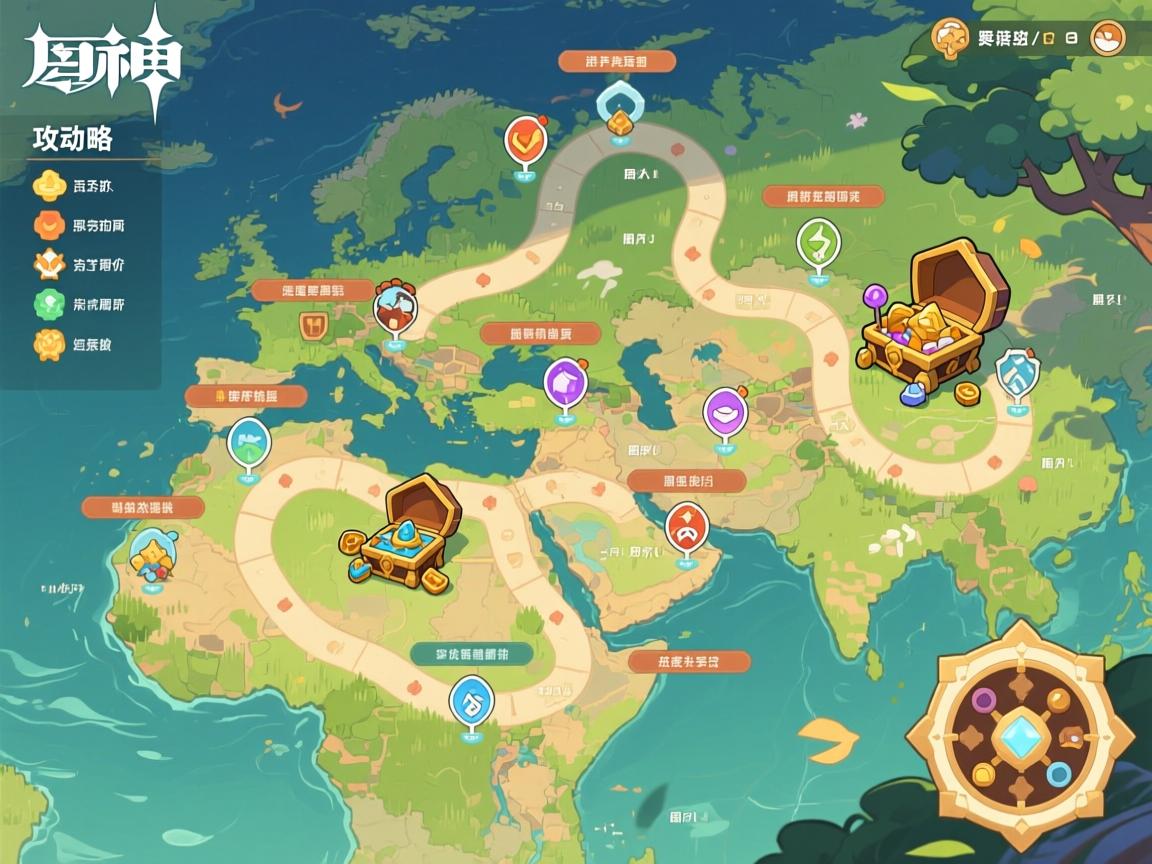1152x864 pixels.
Task: Click the orange round icon left of the top-right label
Action: click(x=949, y=38)
